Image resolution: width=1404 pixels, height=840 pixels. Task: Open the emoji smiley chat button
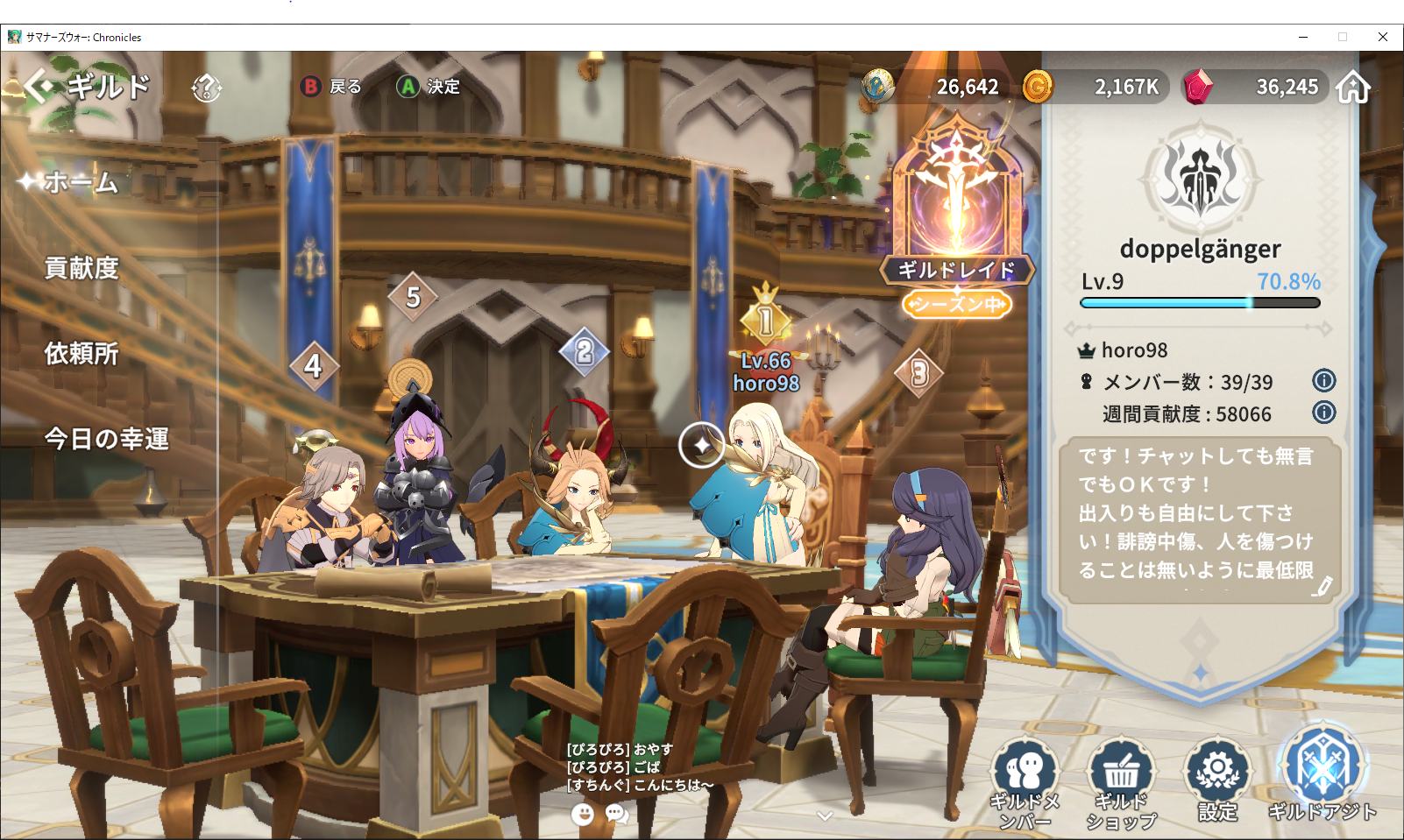583,815
